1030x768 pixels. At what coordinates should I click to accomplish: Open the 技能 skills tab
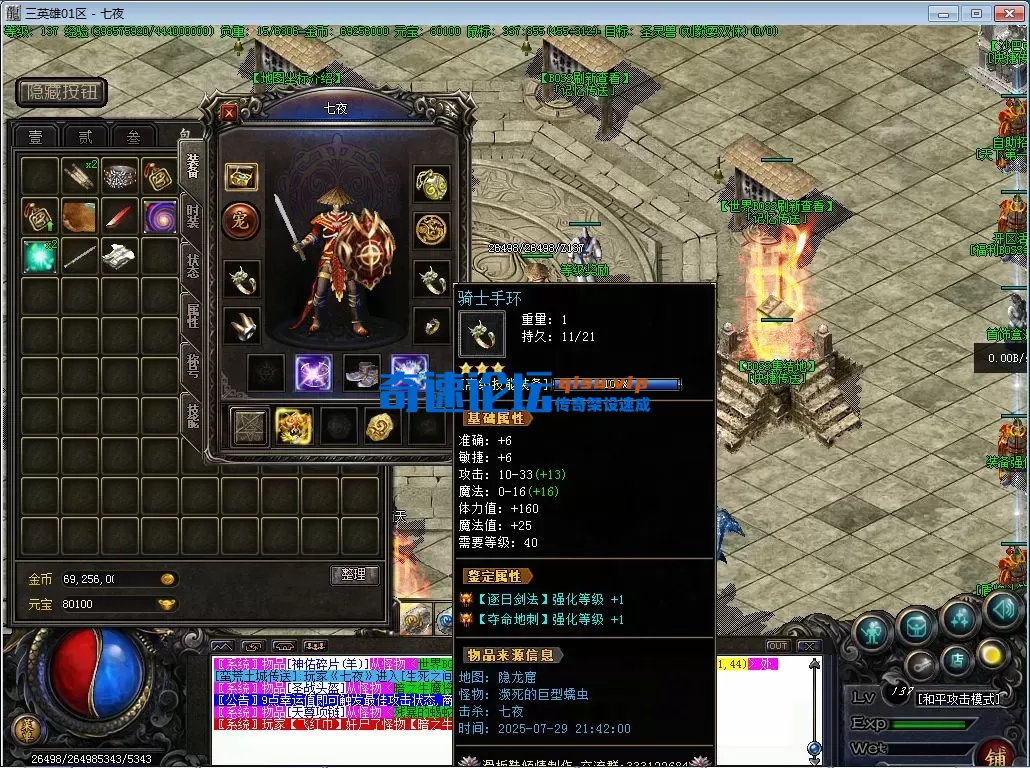pos(192,412)
